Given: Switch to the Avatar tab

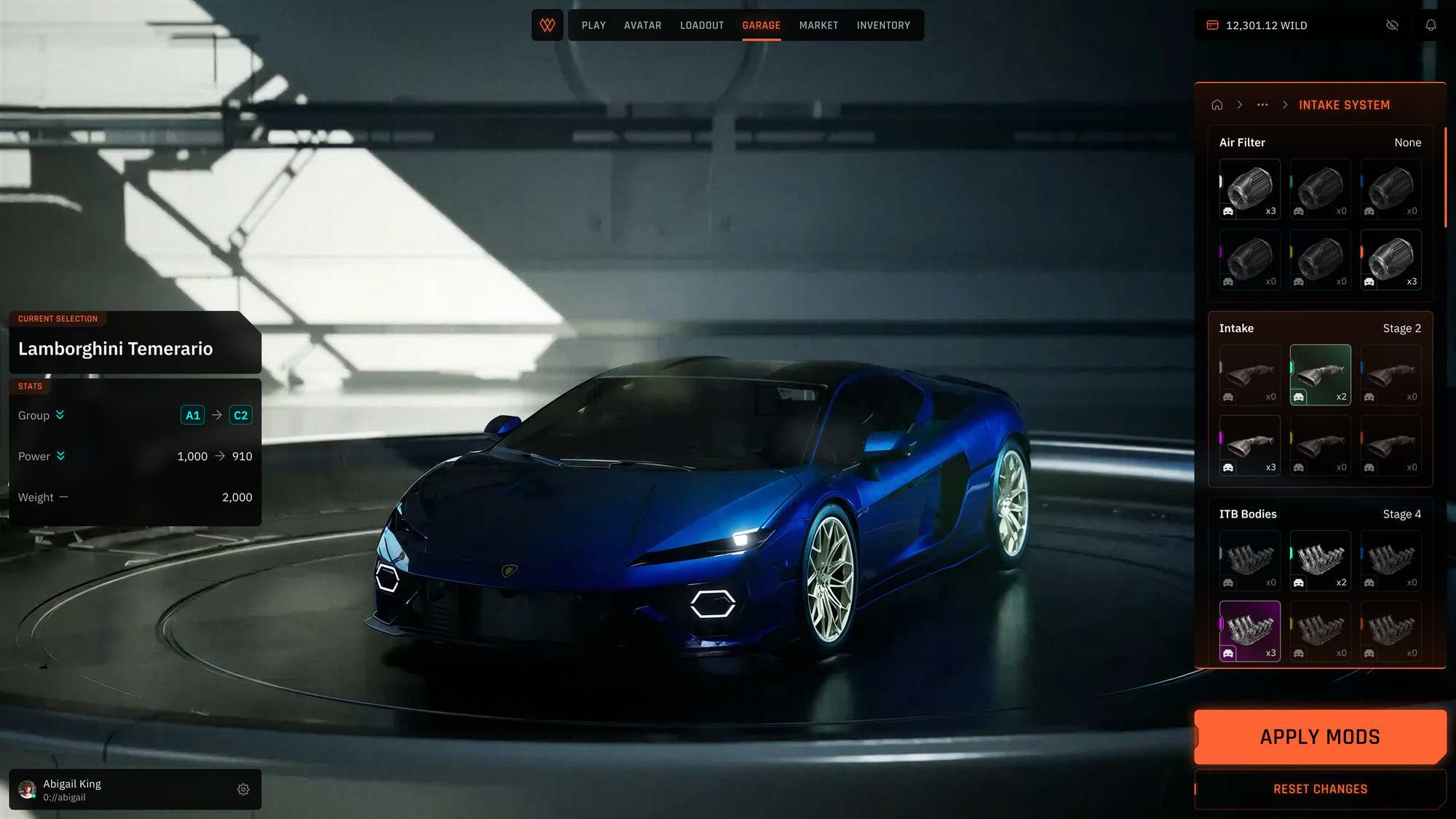Looking at the screenshot, I should (642, 25).
